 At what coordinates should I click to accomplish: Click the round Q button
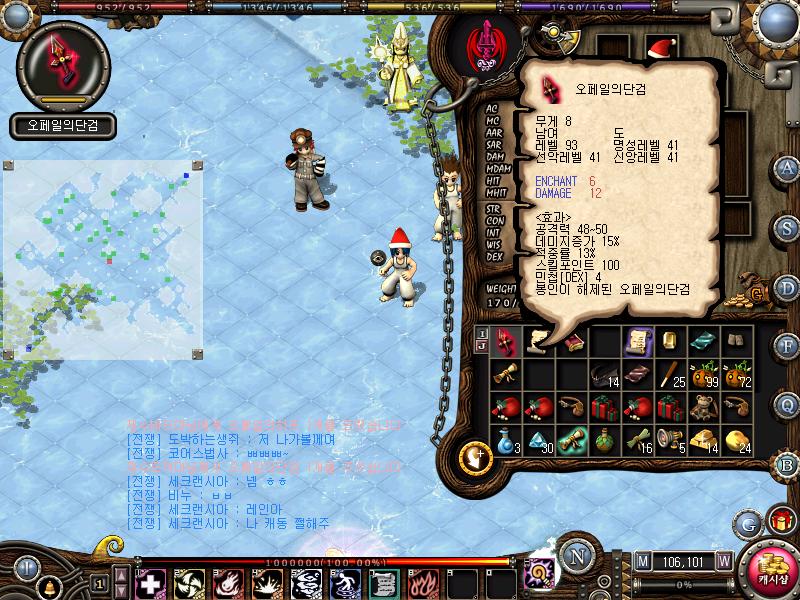(788, 405)
